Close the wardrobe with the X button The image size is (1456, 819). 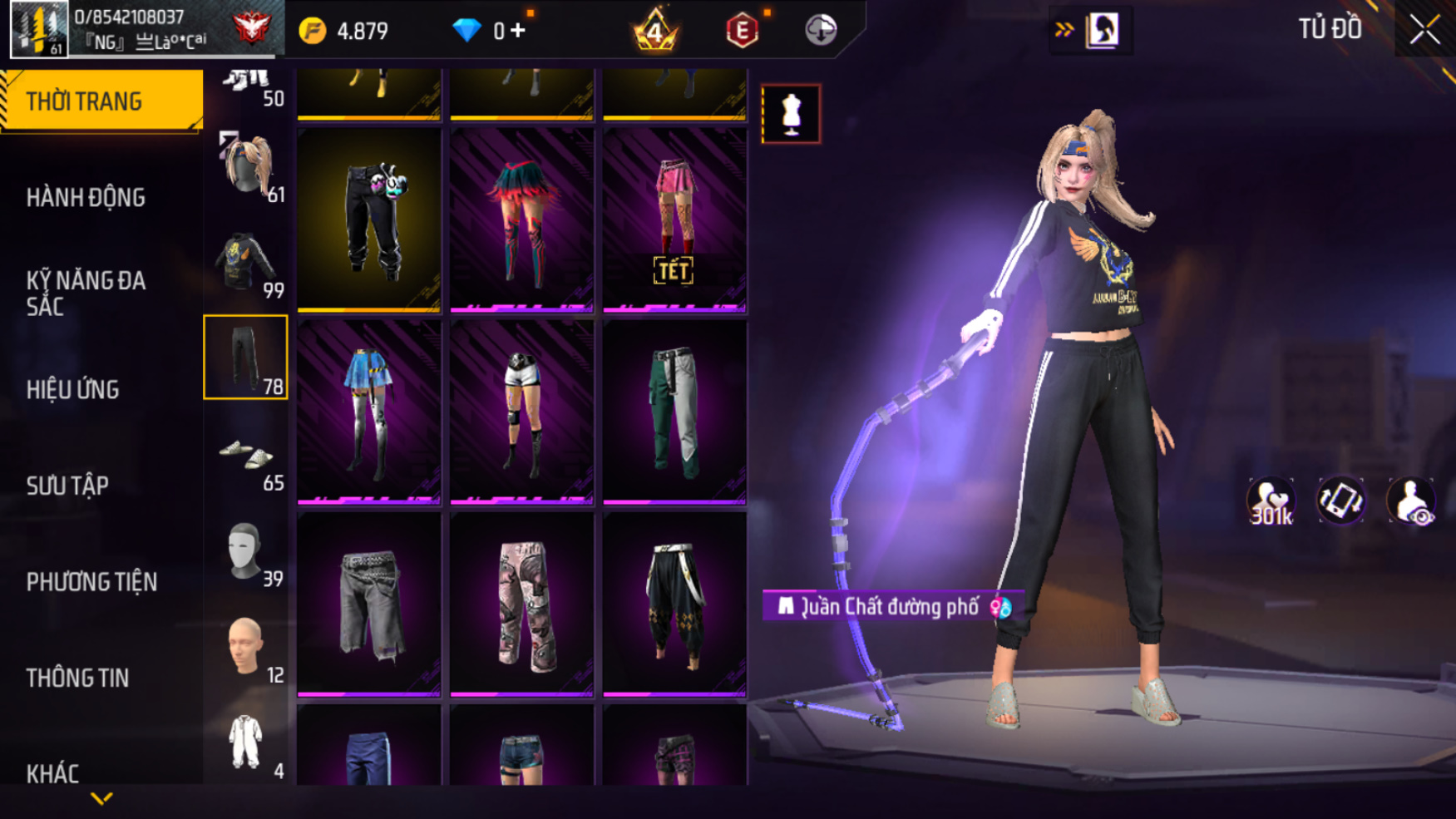coord(1424,30)
